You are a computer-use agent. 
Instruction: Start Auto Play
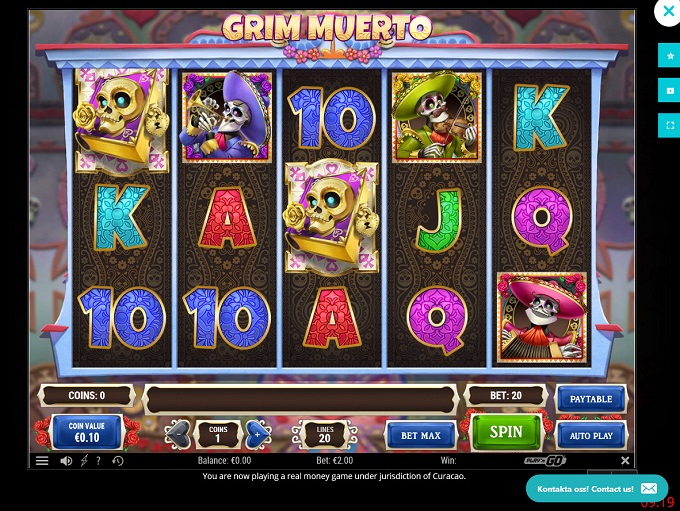(x=590, y=436)
